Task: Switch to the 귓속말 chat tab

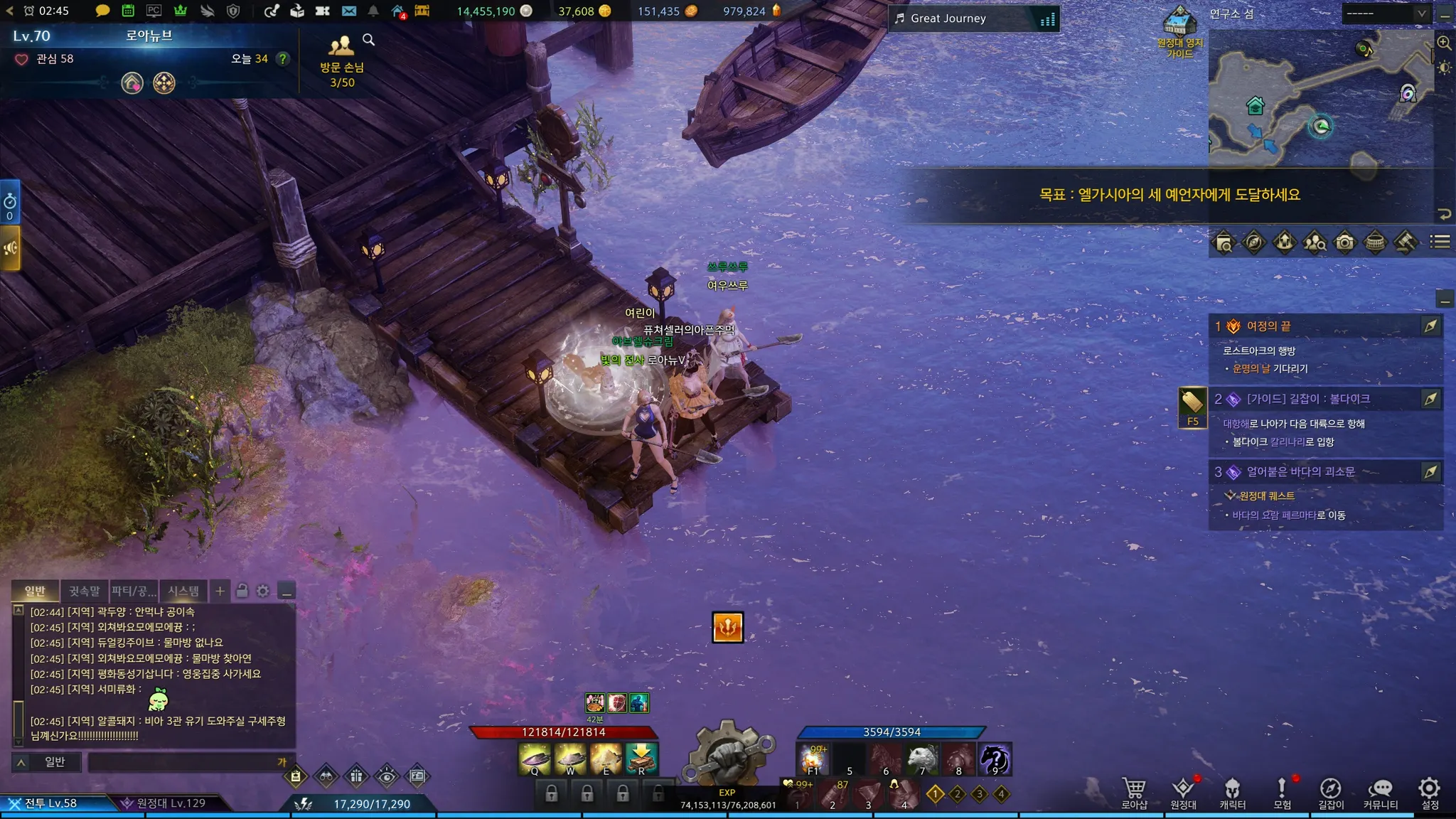Action: (x=84, y=591)
